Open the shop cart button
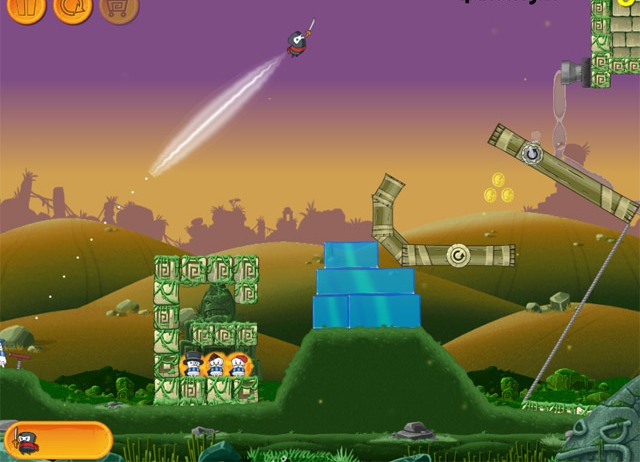Viewport: 640px width, 462px height. pos(119,9)
